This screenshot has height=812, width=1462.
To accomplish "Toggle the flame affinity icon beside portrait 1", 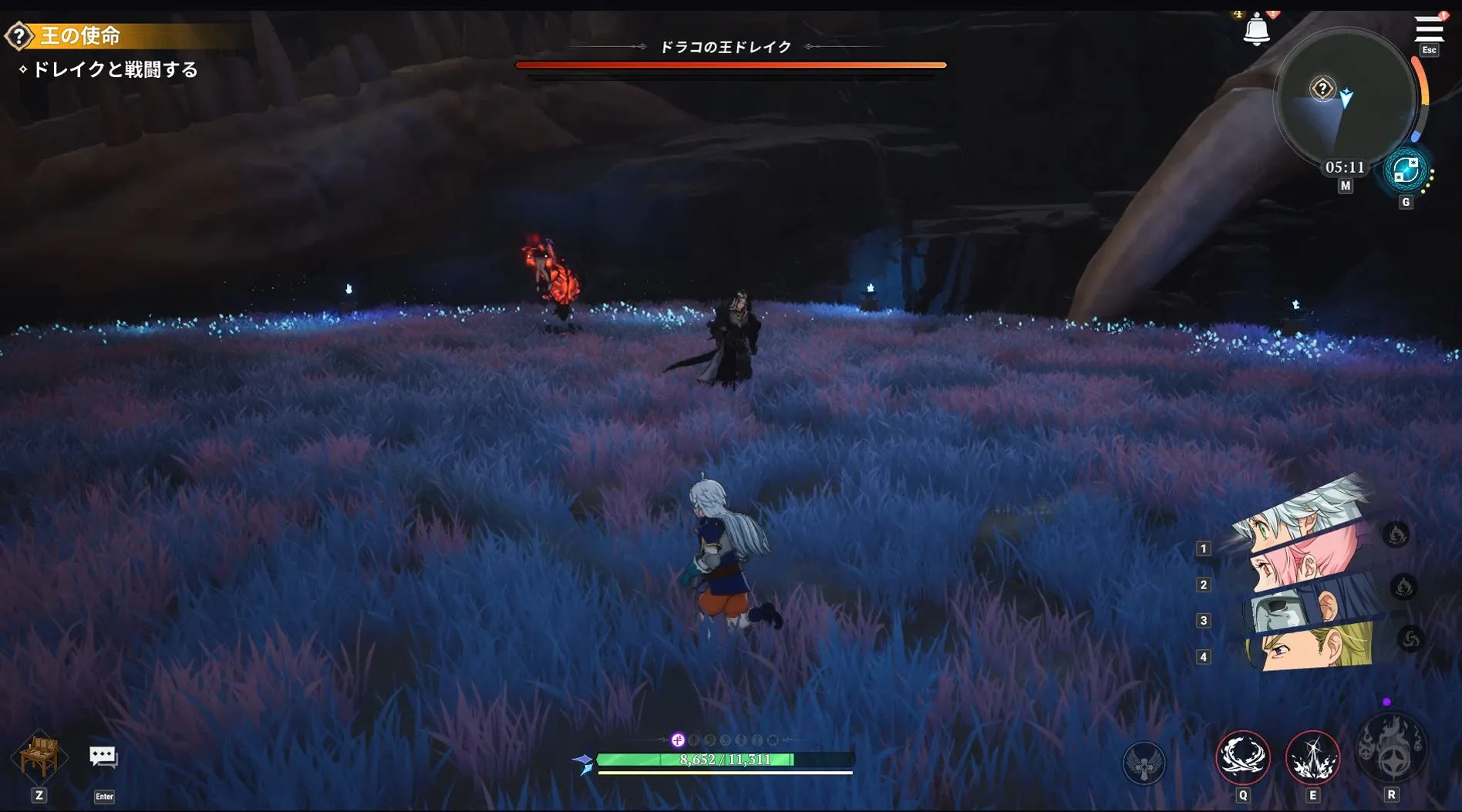I will (1396, 534).
